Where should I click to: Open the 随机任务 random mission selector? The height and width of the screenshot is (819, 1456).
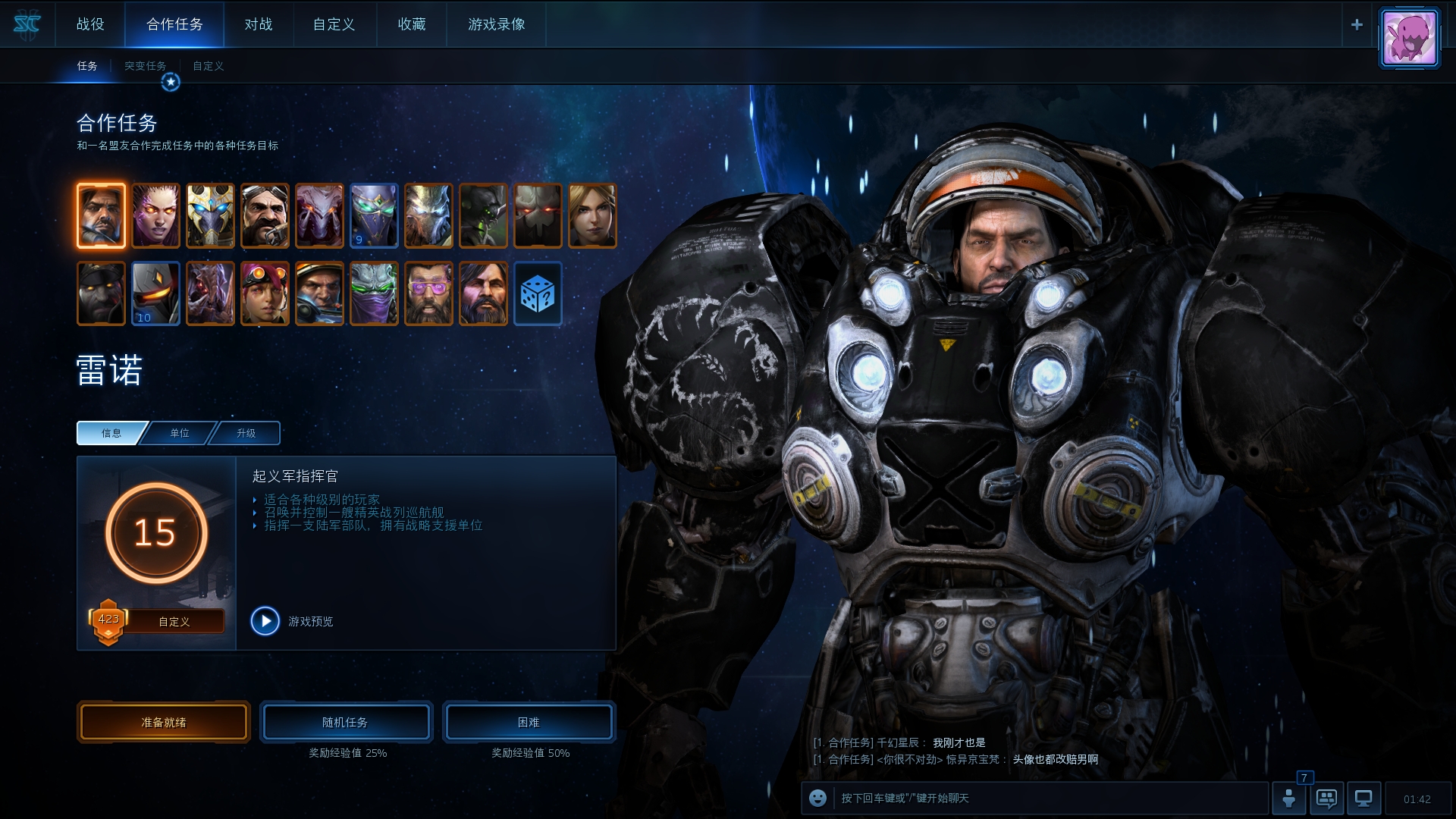(x=346, y=722)
